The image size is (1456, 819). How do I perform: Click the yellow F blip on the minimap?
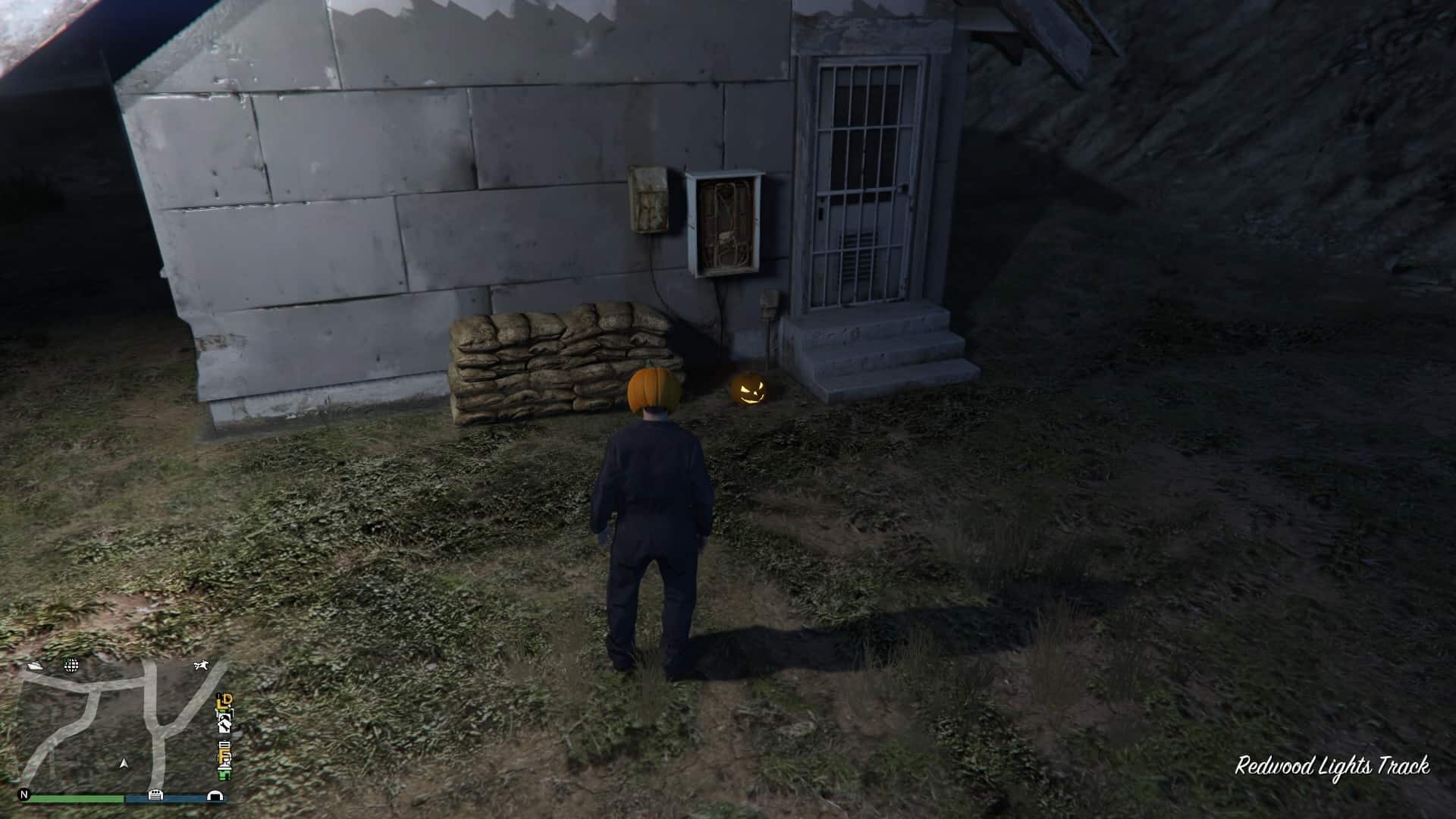click(223, 755)
